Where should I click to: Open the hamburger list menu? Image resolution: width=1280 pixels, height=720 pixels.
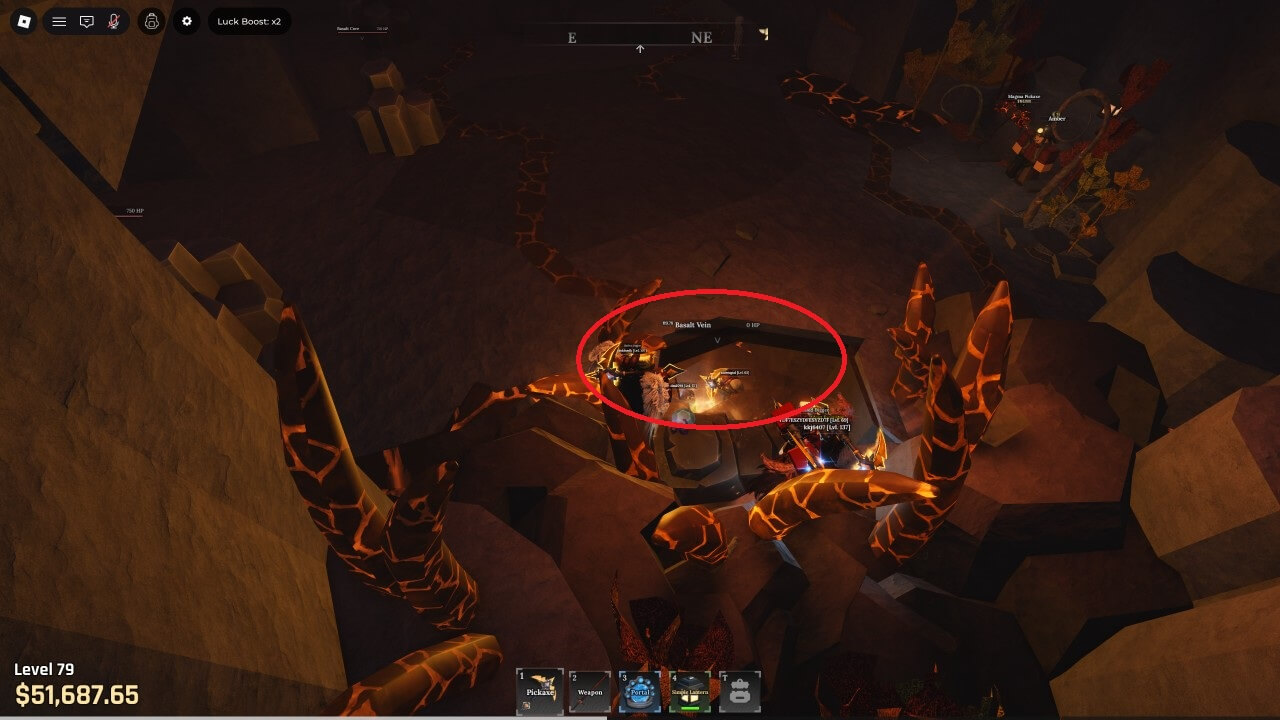click(x=59, y=21)
